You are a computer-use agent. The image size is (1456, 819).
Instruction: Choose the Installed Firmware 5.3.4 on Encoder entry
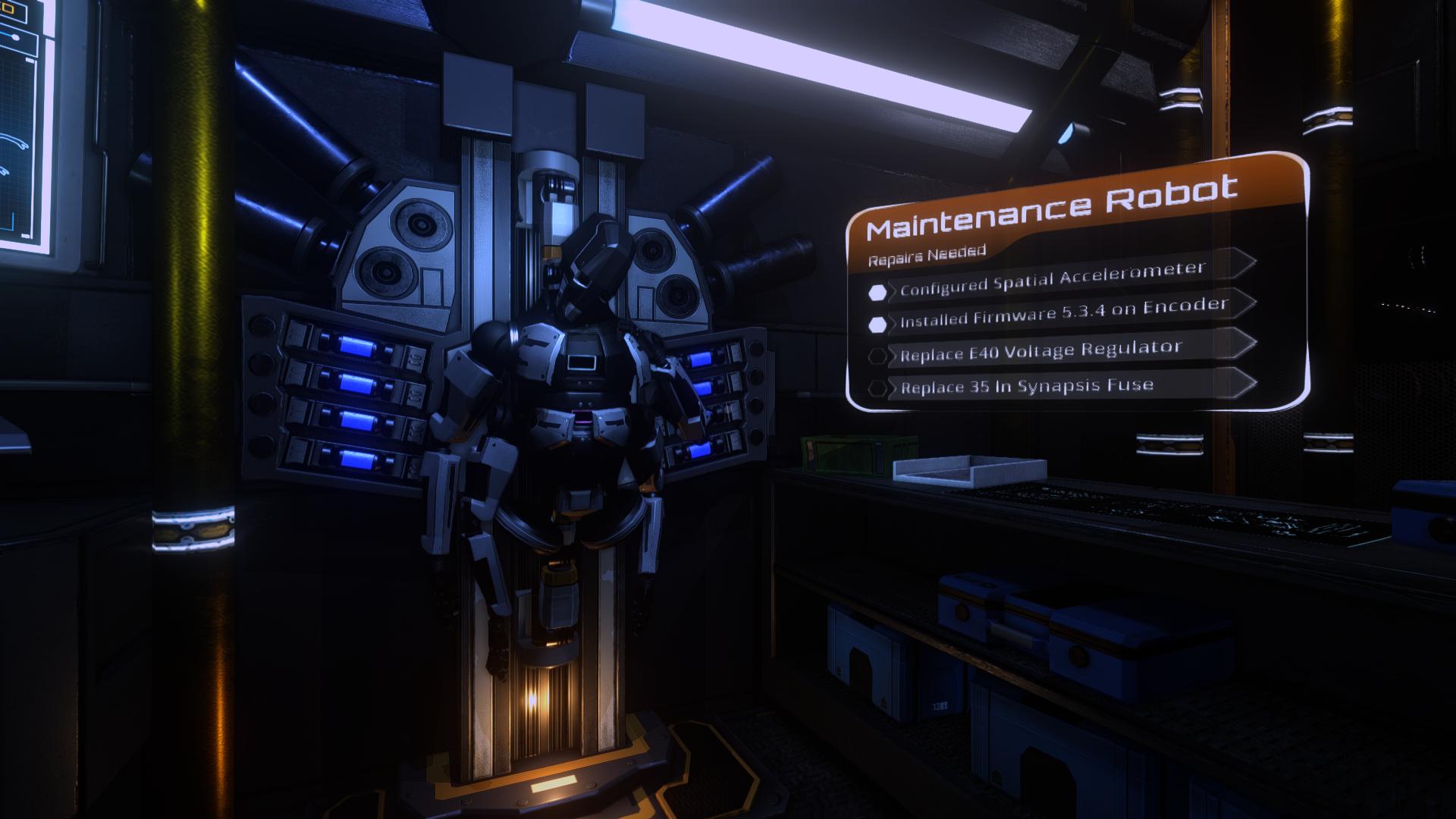(1062, 313)
